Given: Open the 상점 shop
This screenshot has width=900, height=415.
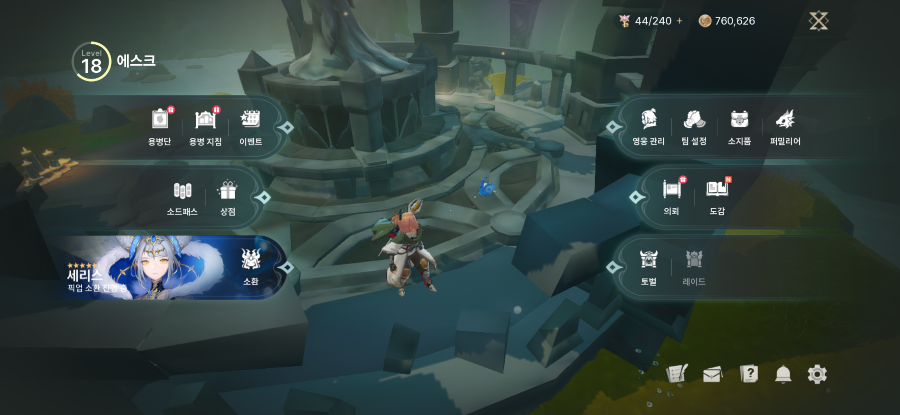Looking at the screenshot, I should point(227,196).
